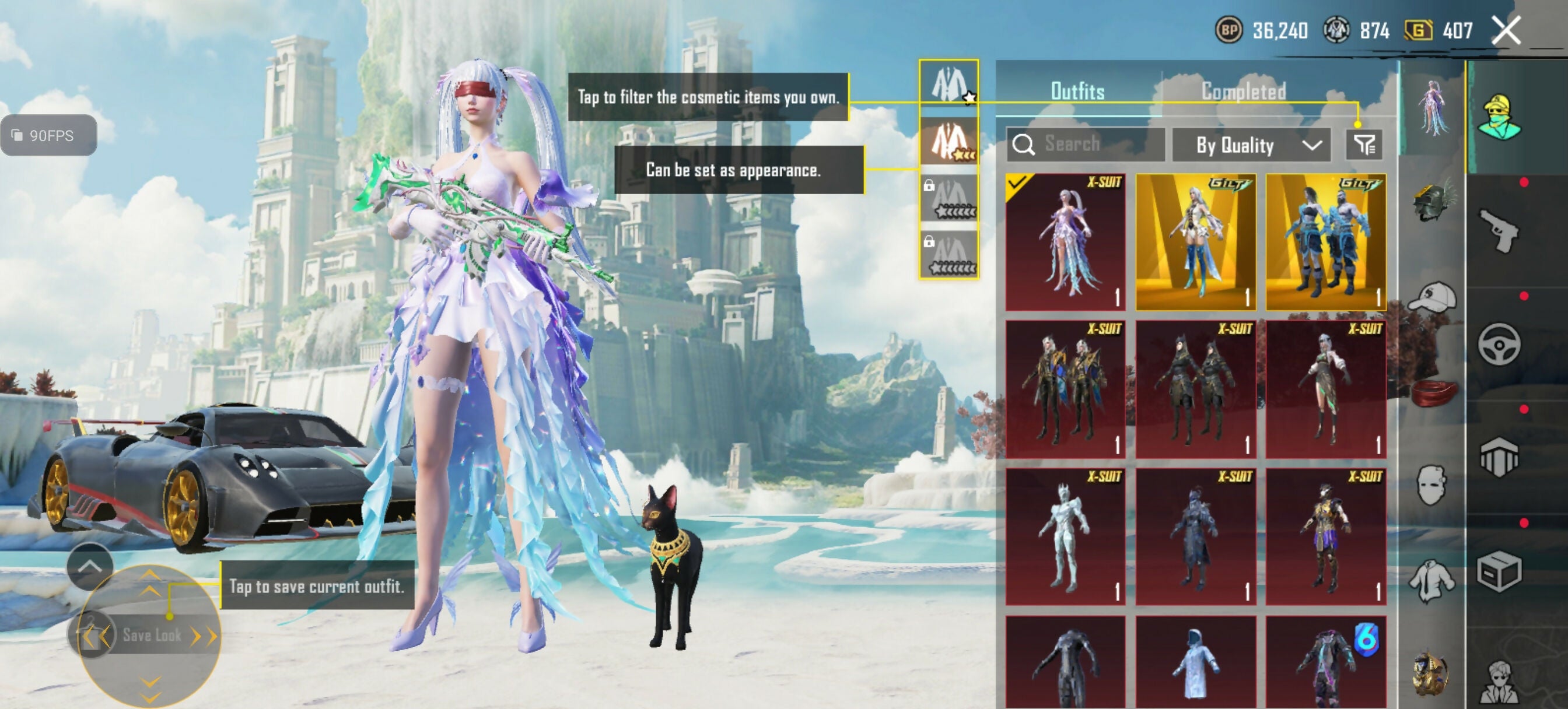Select the Outfits tab

click(x=1077, y=92)
